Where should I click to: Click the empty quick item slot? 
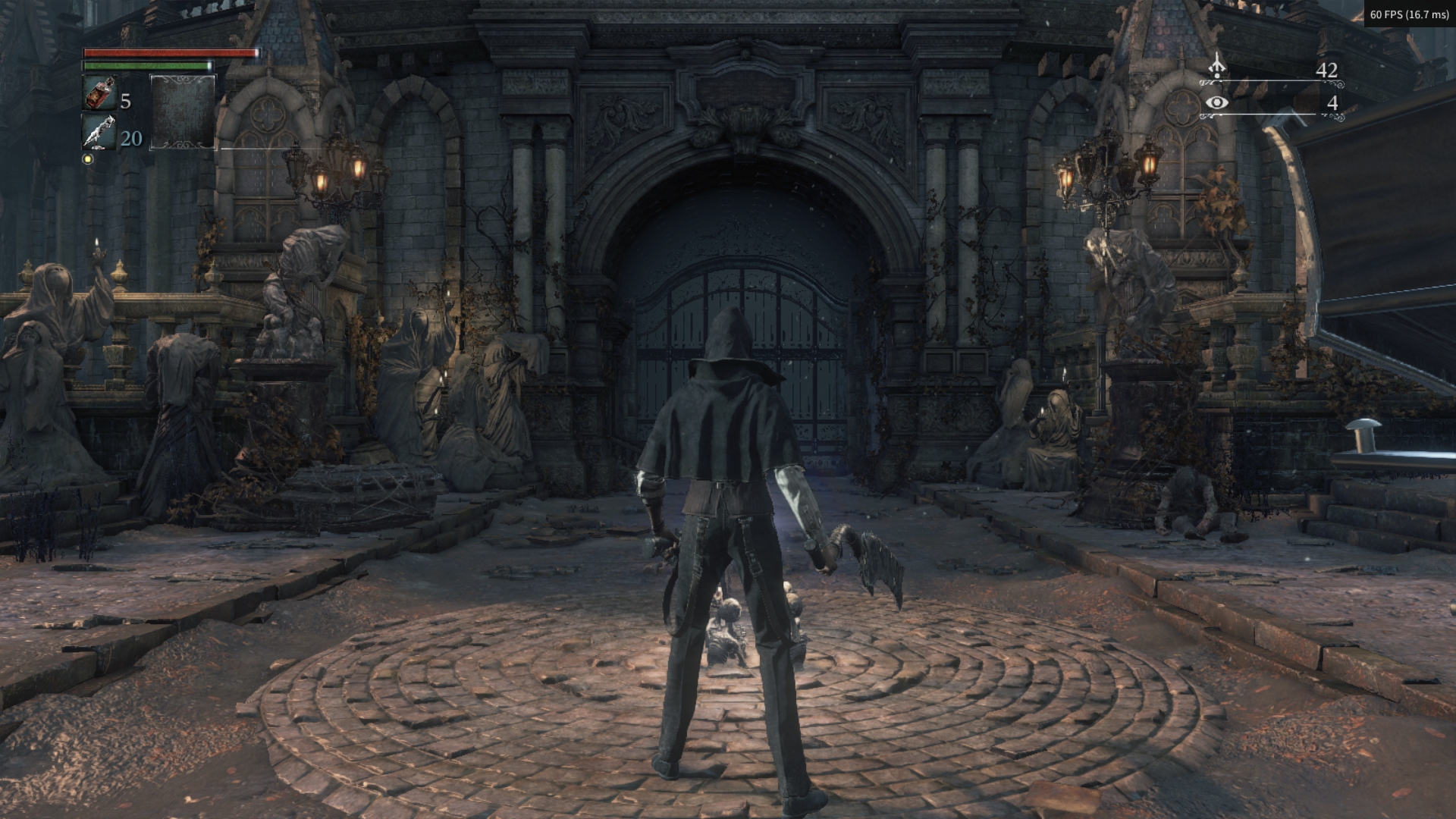coord(183,111)
